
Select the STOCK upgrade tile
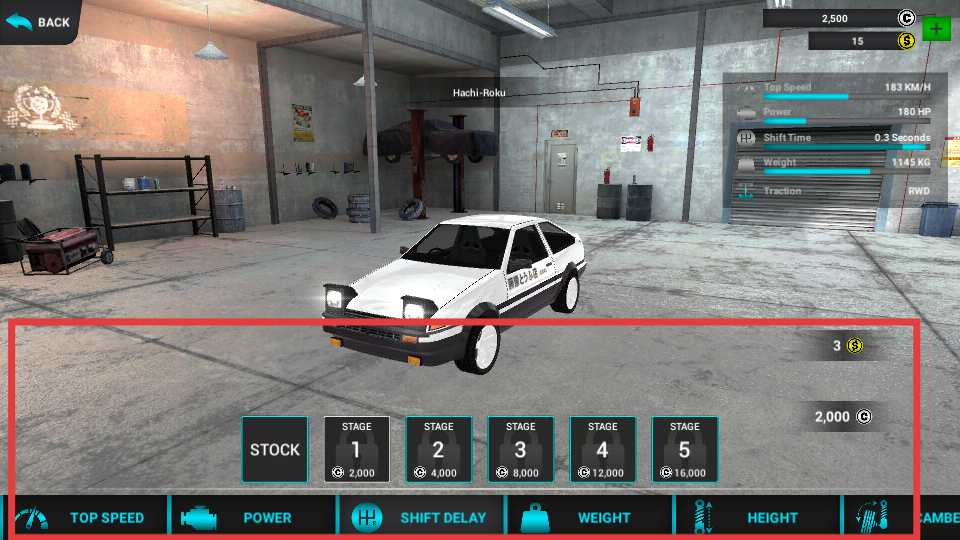point(275,449)
